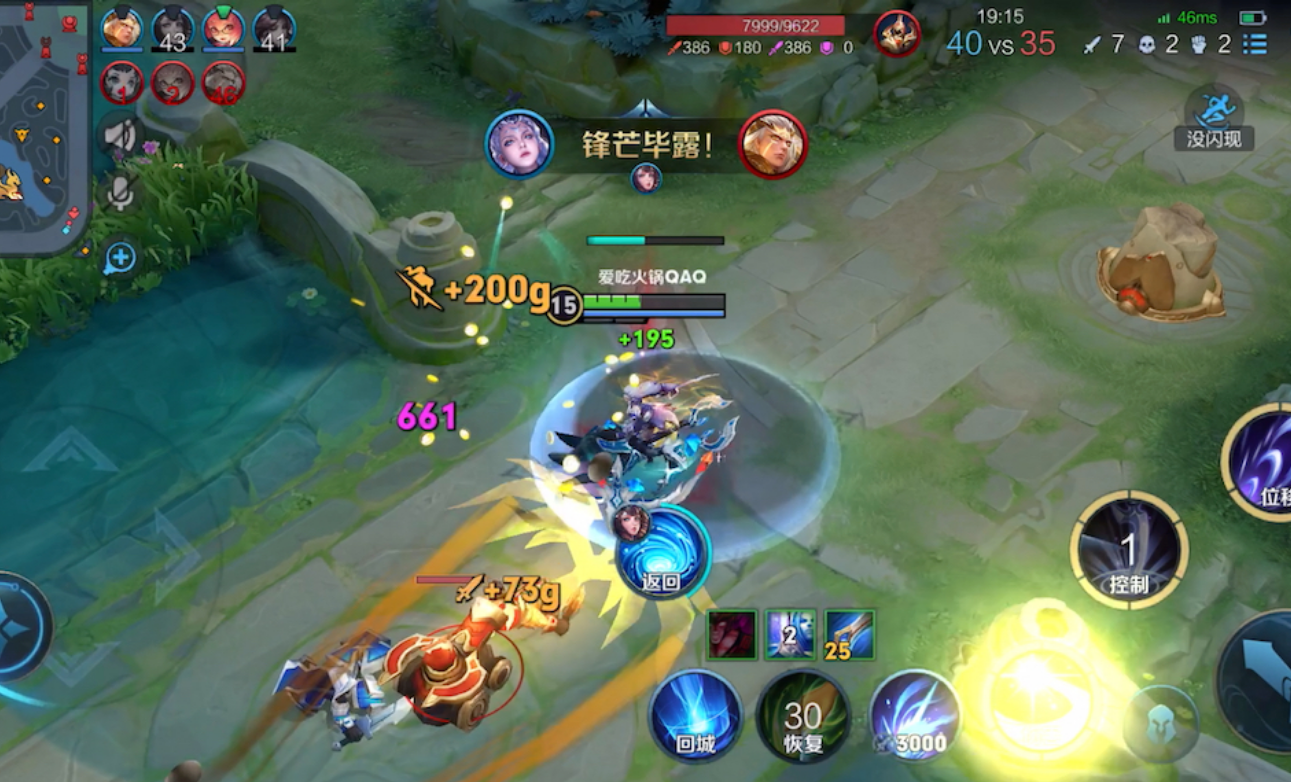The width and height of the screenshot is (1291, 782).
Task: Activate the summoner spell showing 3000
Action: click(x=914, y=716)
